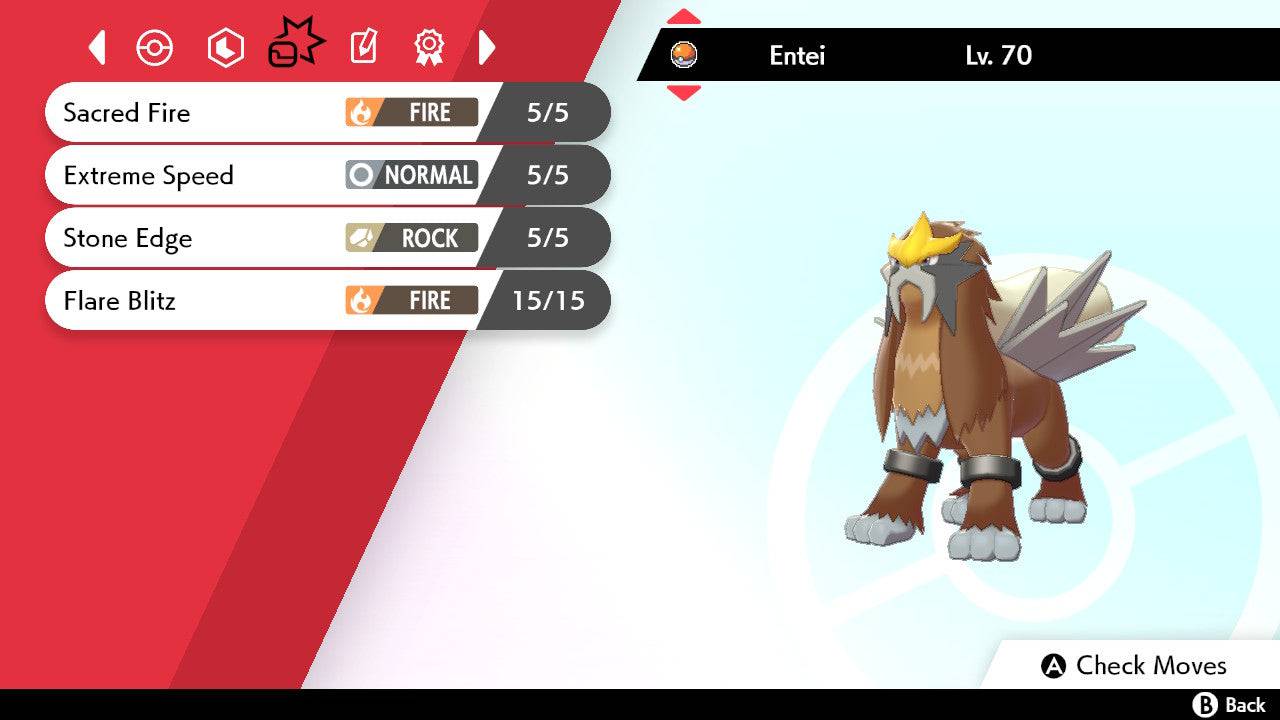The height and width of the screenshot is (720, 1280).
Task: Click the right arrow to view next page
Action: point(487,46)
